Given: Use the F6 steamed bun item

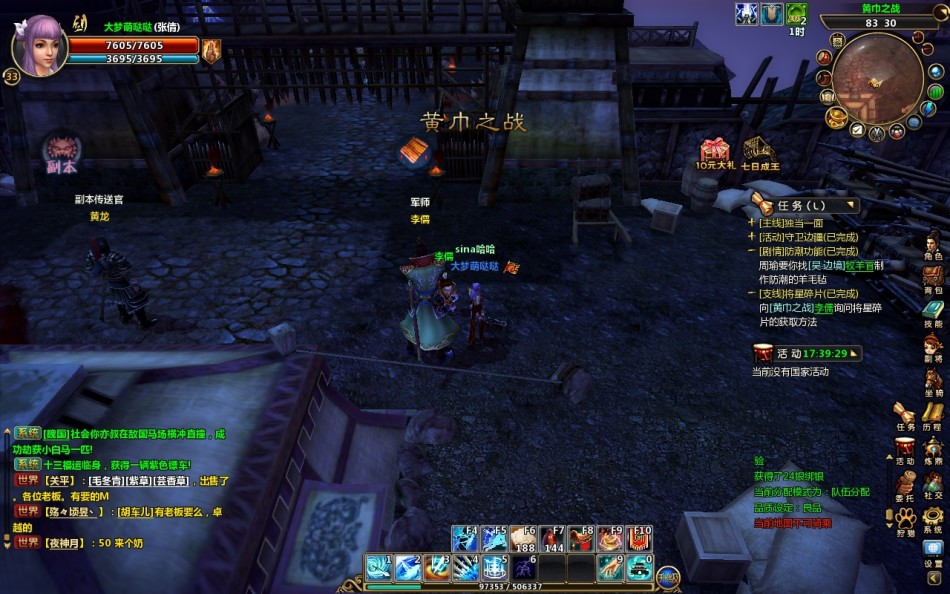Looking at the screenshot, I should pos(523,538).
